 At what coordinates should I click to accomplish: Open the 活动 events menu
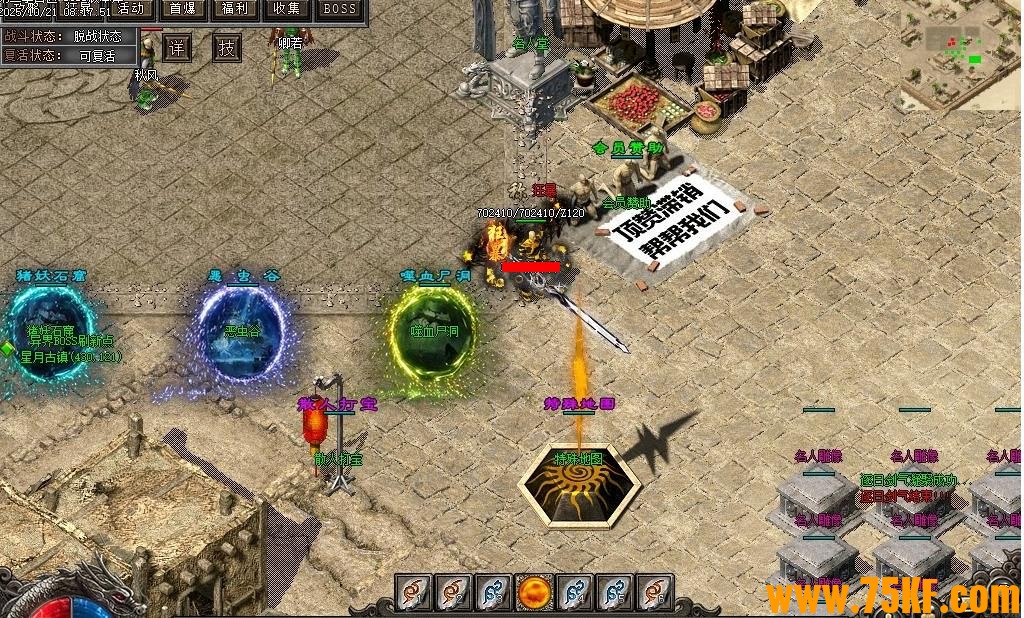click(x=130, y=9)
